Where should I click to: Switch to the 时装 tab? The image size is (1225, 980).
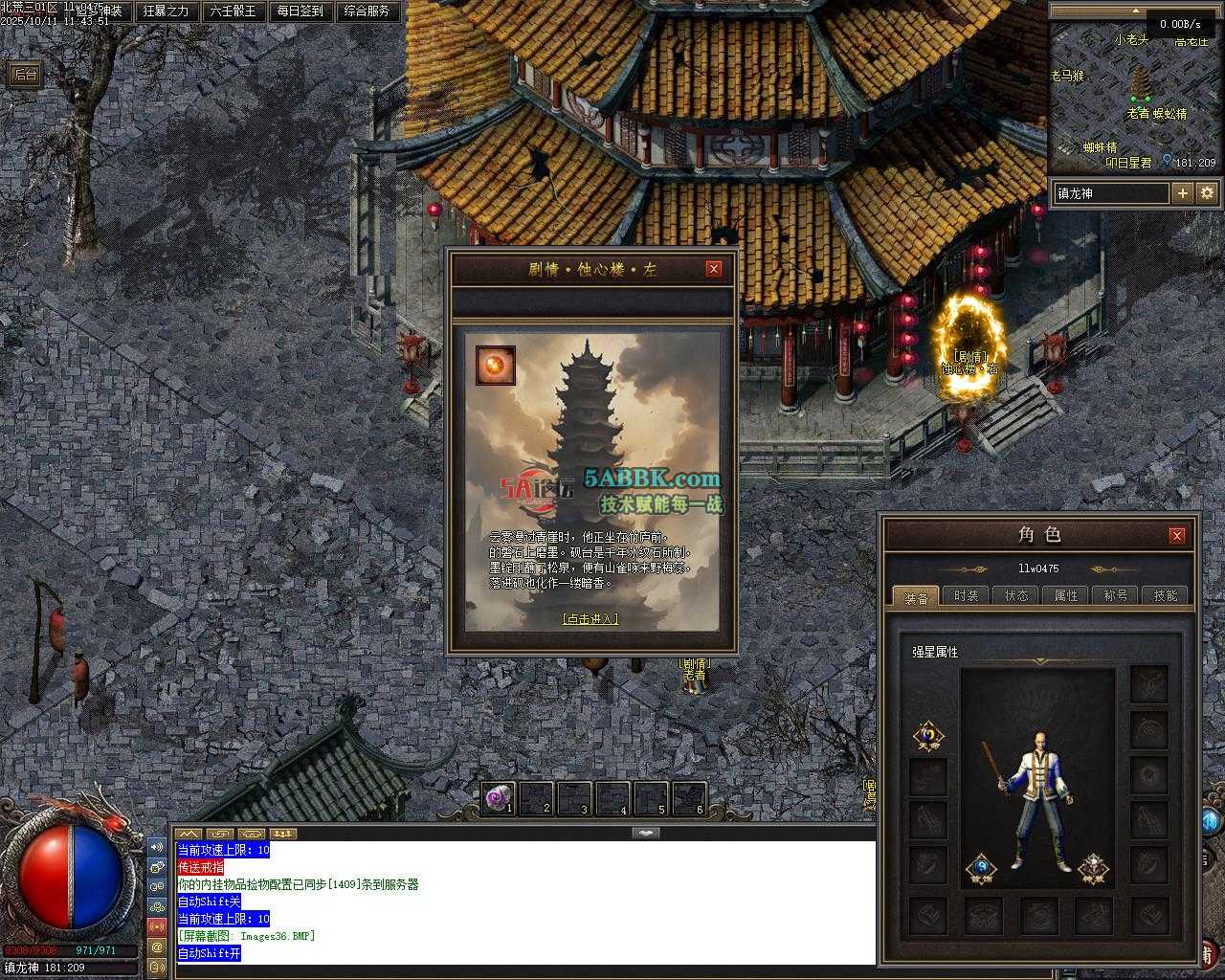pyautogui.click(x=967, y=595)
